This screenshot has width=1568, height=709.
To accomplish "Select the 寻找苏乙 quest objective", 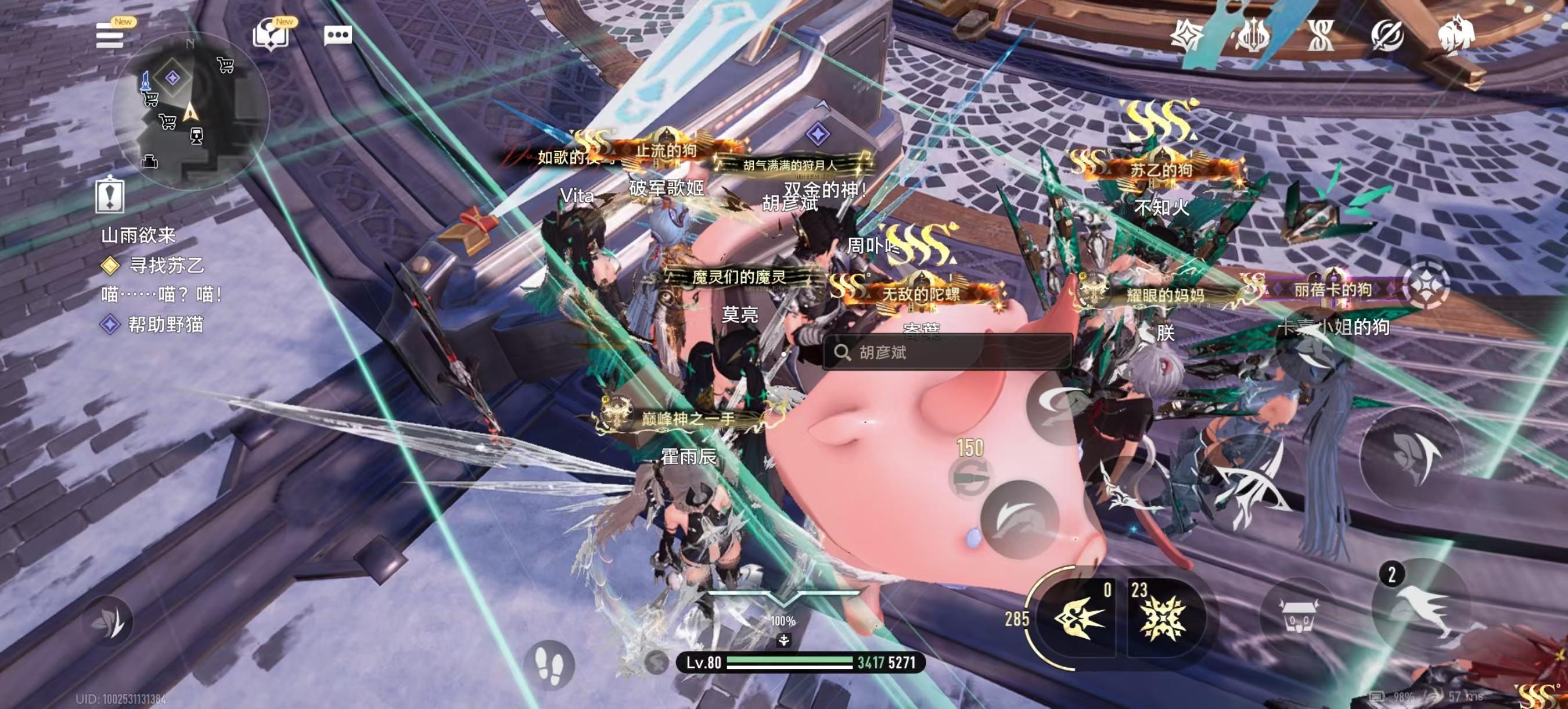I will click(166, 266).
